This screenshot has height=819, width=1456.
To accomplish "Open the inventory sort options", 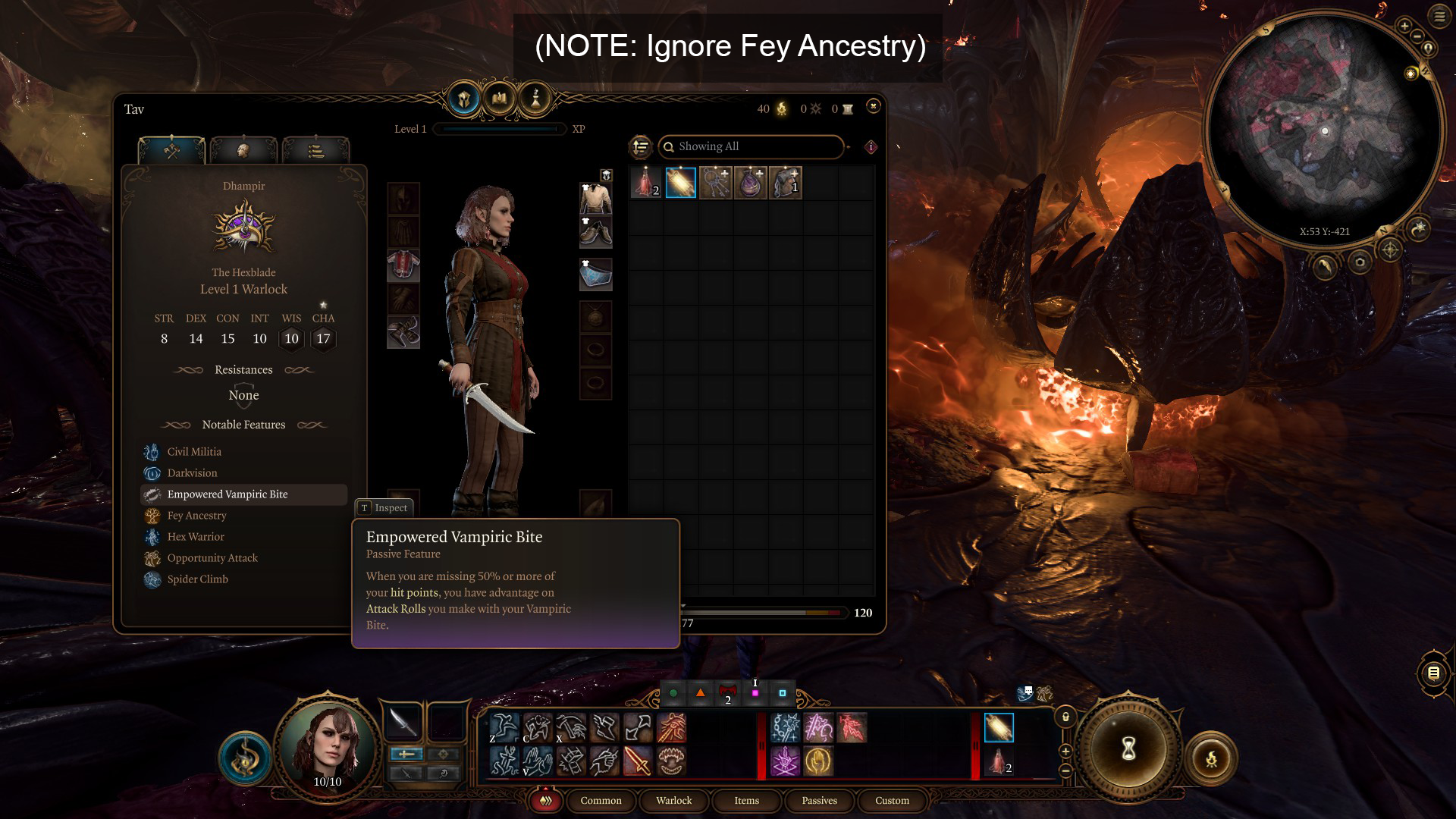I will click(x=641, y=146).
